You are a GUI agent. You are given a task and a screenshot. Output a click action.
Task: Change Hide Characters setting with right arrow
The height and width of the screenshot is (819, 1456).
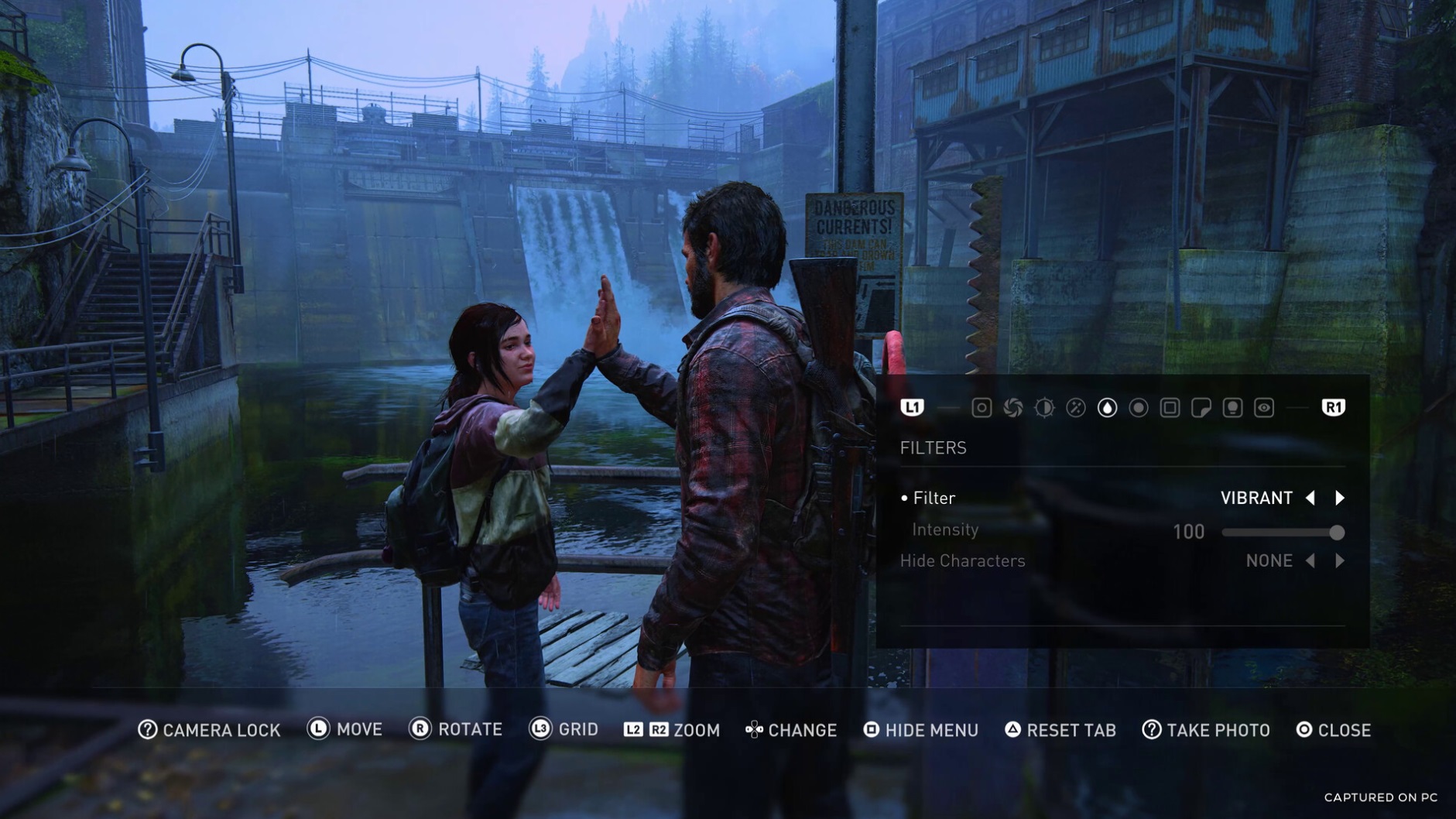[x=1341, y=560]
